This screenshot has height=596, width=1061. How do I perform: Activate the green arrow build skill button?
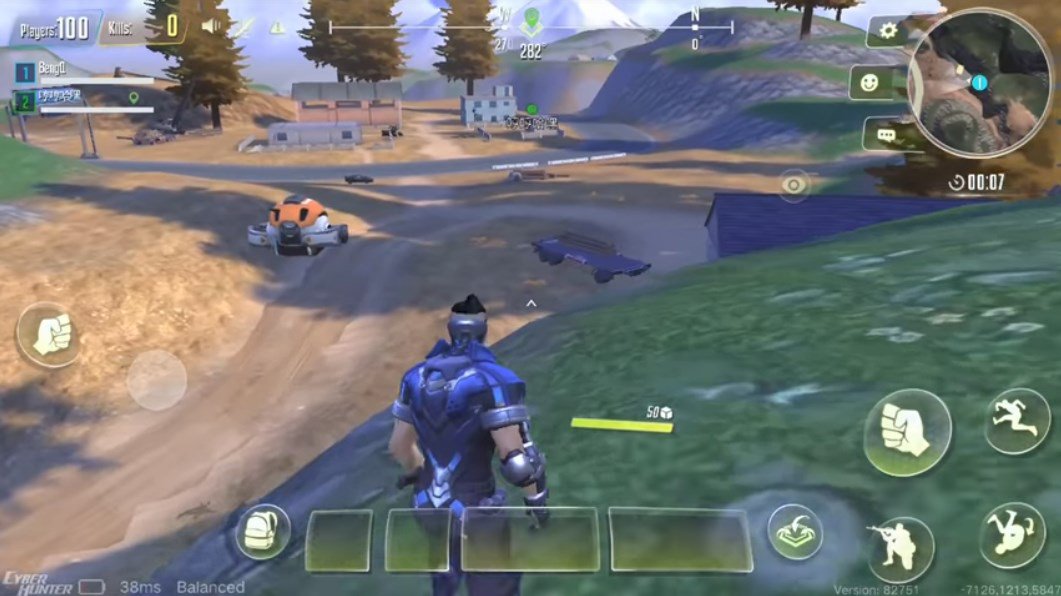coord(795,532)
